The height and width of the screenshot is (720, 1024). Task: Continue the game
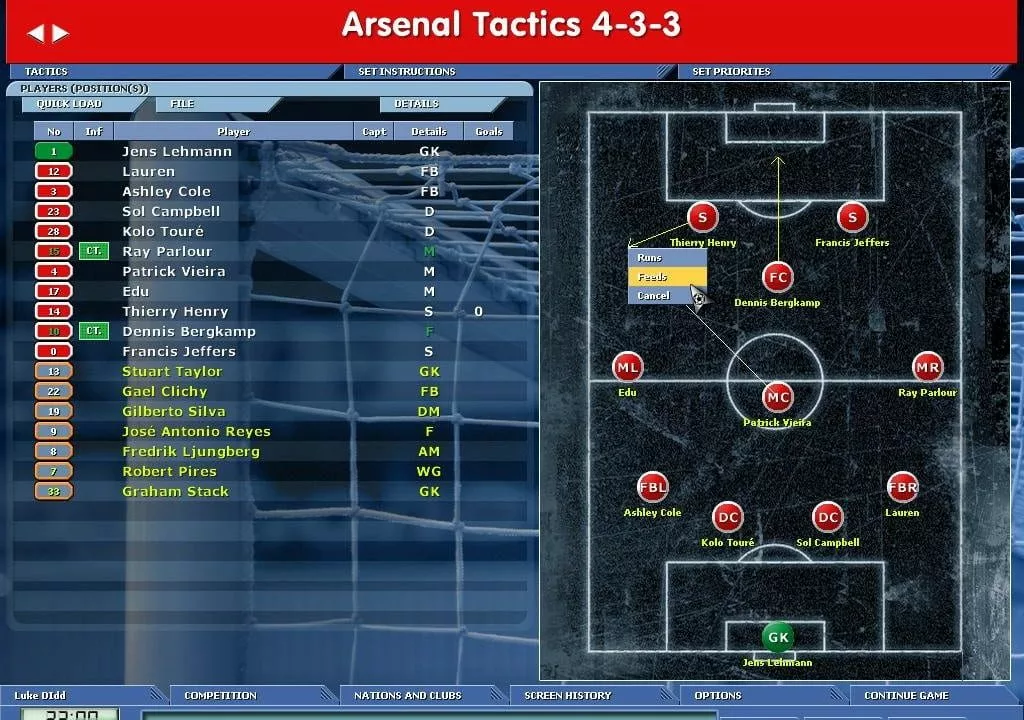click(x=906, y=695)
